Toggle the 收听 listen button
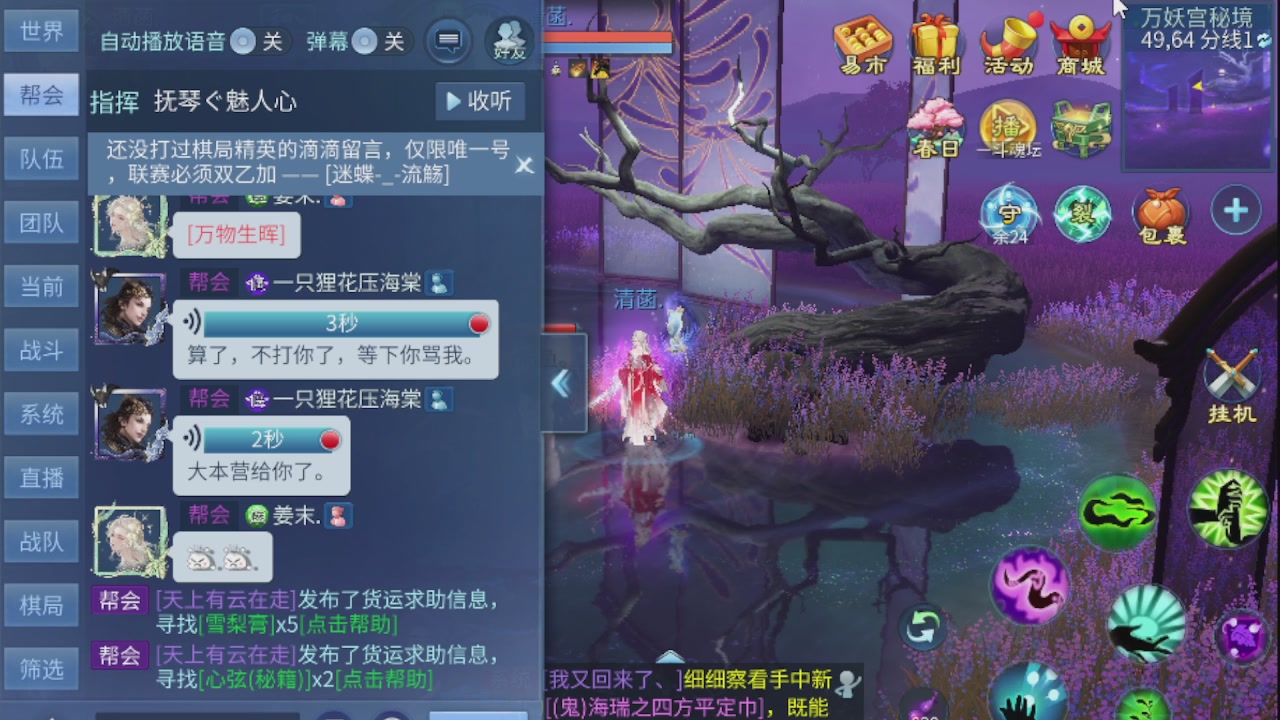Screen dimensions: 1280x720 [479, 100]
